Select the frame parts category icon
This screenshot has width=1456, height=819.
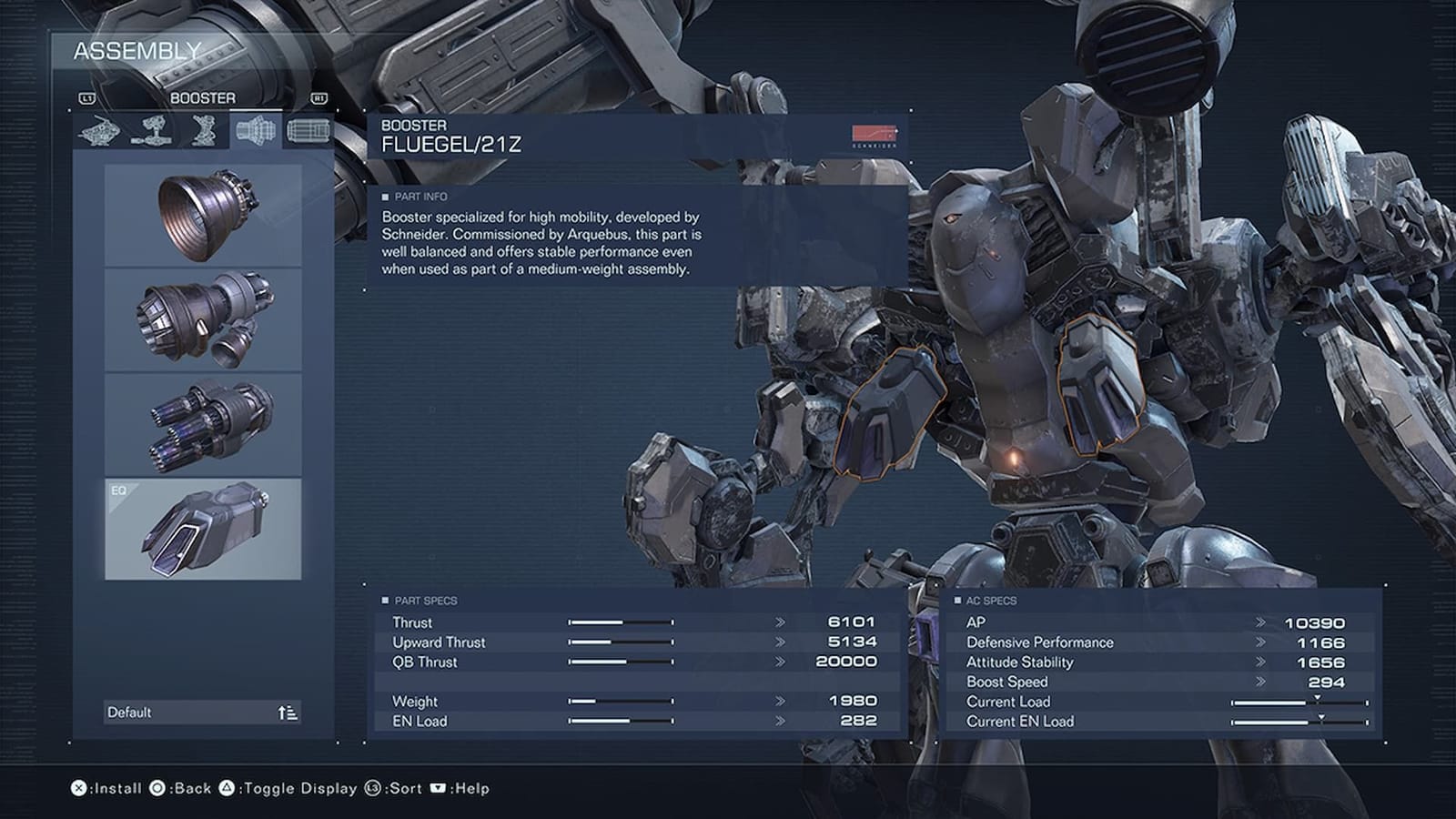point(205,130)
